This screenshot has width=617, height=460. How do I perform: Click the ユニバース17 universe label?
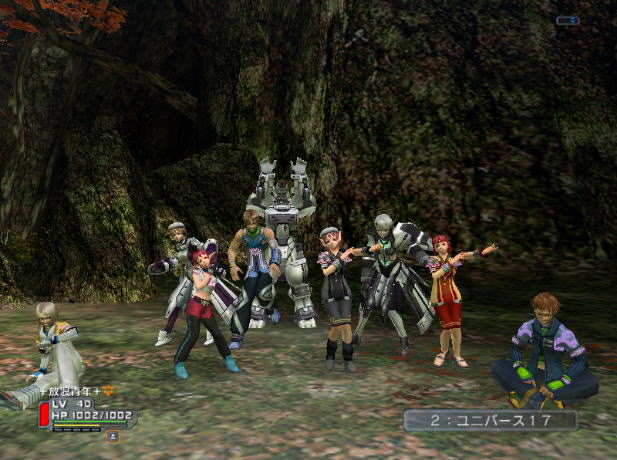point(490,420)
